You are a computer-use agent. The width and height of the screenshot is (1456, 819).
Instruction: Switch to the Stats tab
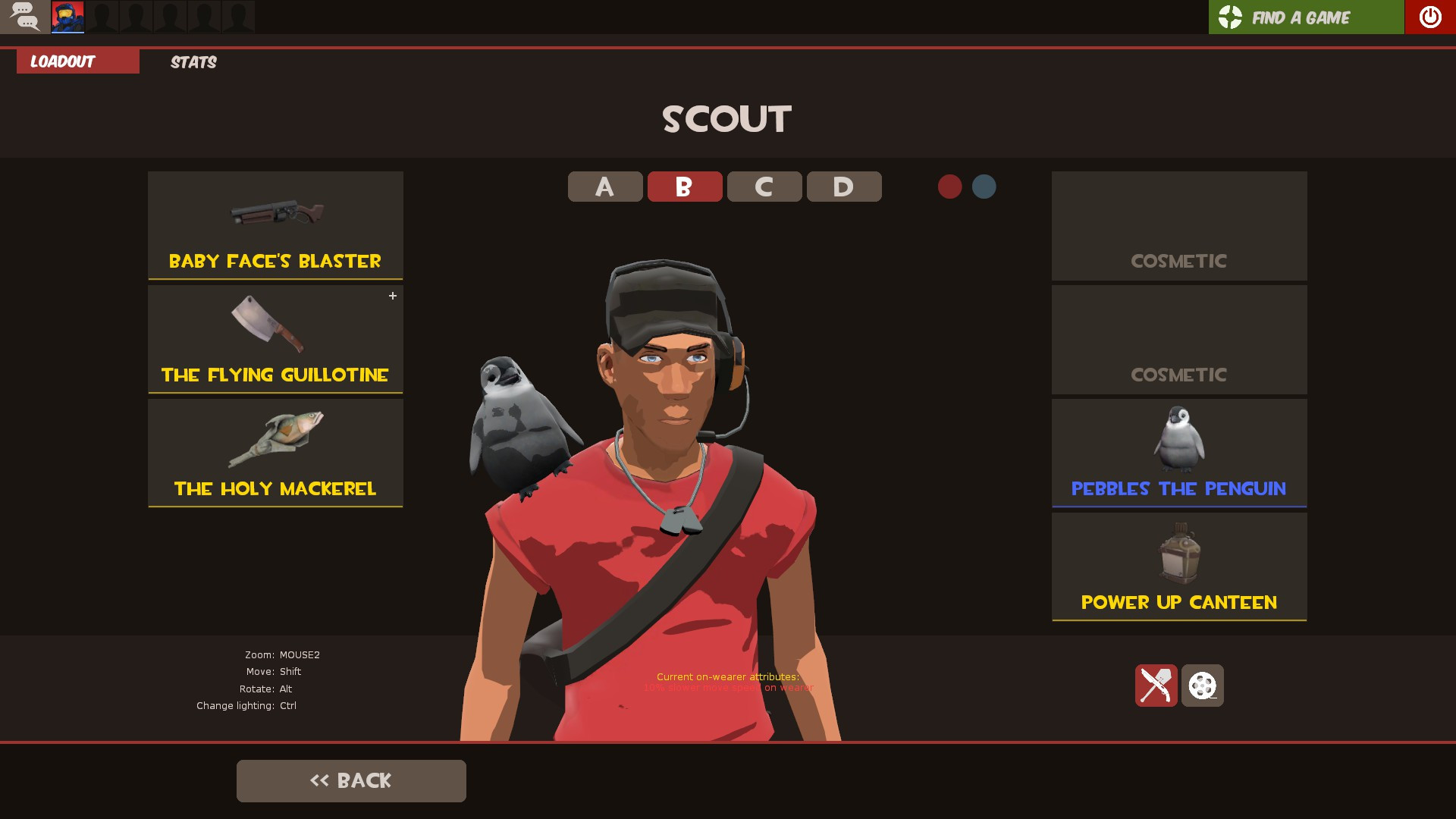(193, 62)
